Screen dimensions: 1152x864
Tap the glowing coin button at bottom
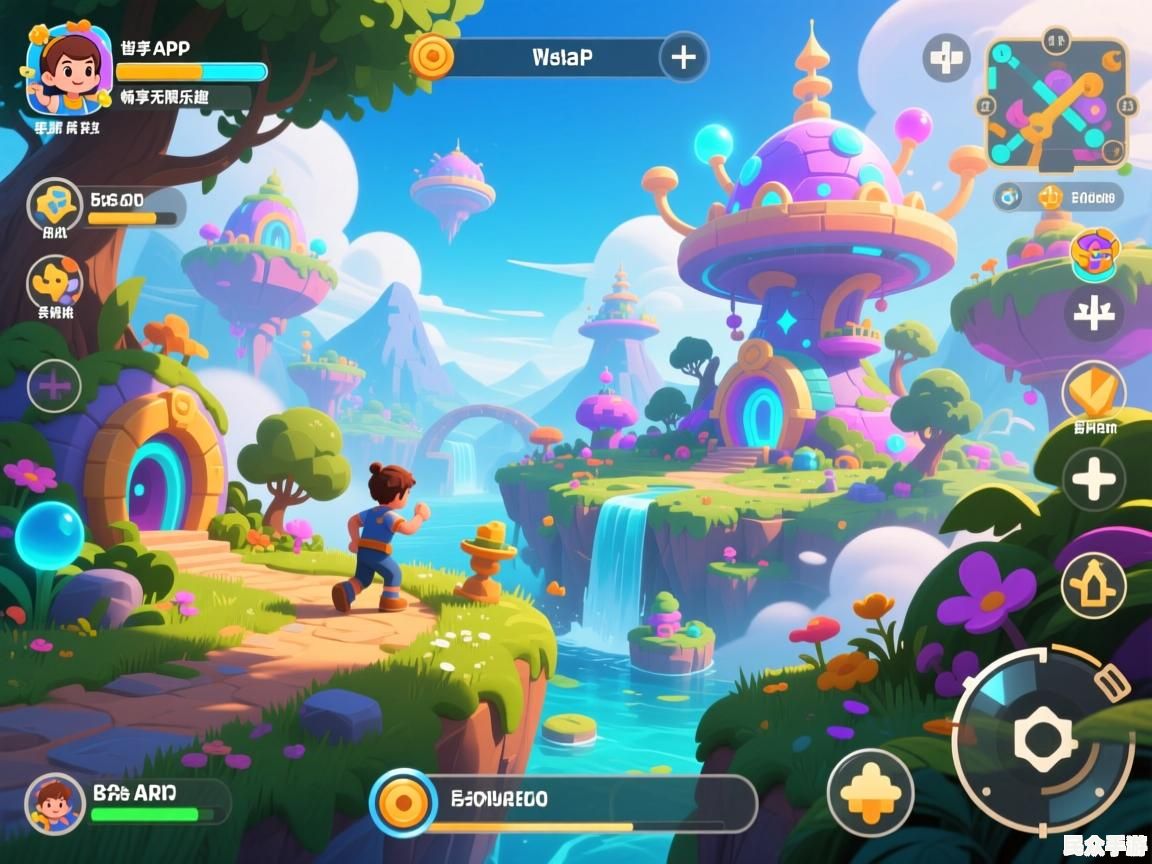403,802
